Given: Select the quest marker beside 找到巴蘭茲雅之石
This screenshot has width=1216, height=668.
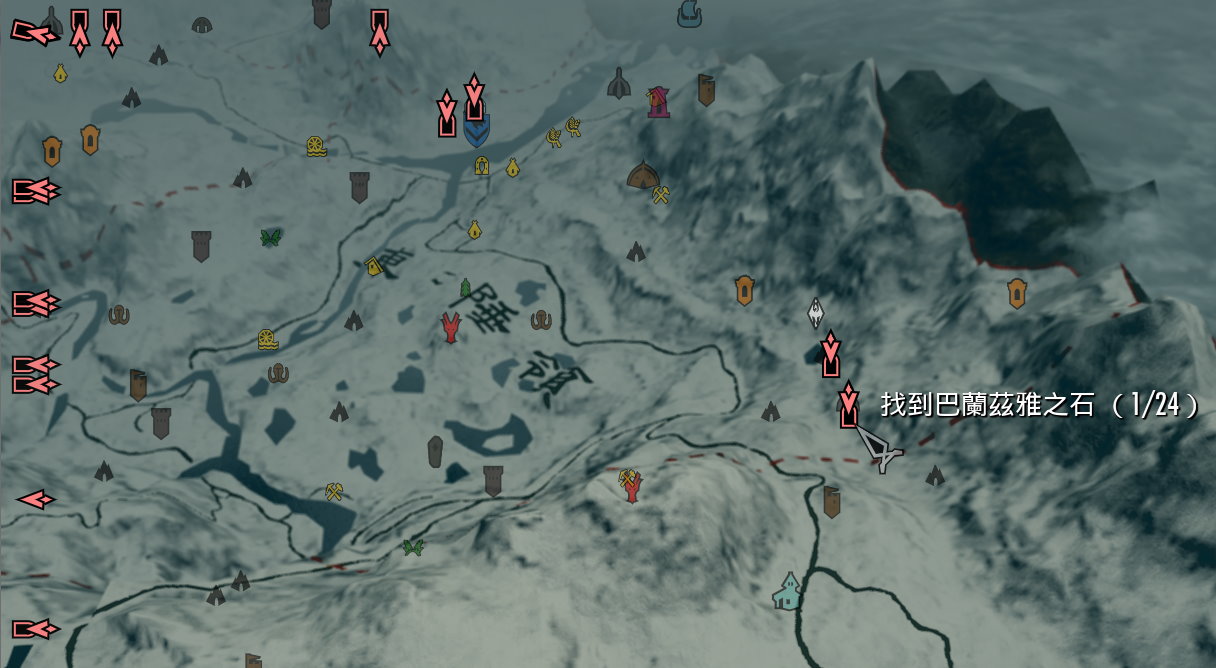Looking at the screenshot, I should [849, 405].
